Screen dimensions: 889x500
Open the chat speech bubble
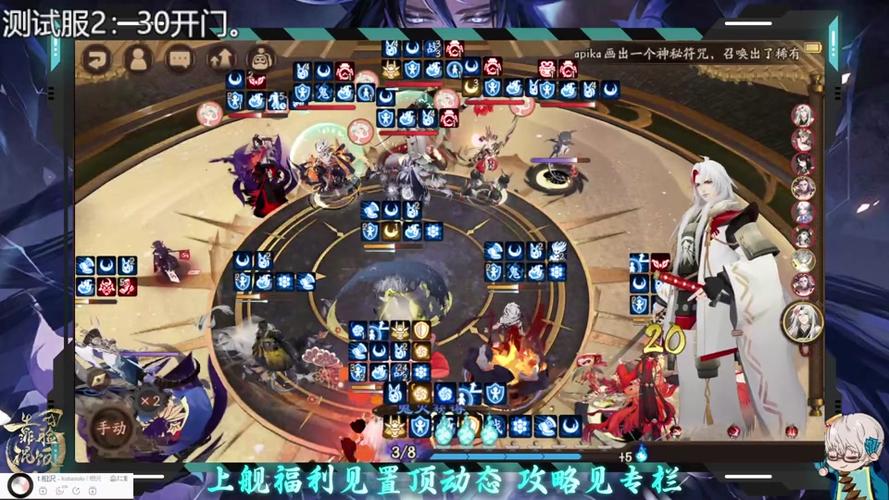[179, 58]
